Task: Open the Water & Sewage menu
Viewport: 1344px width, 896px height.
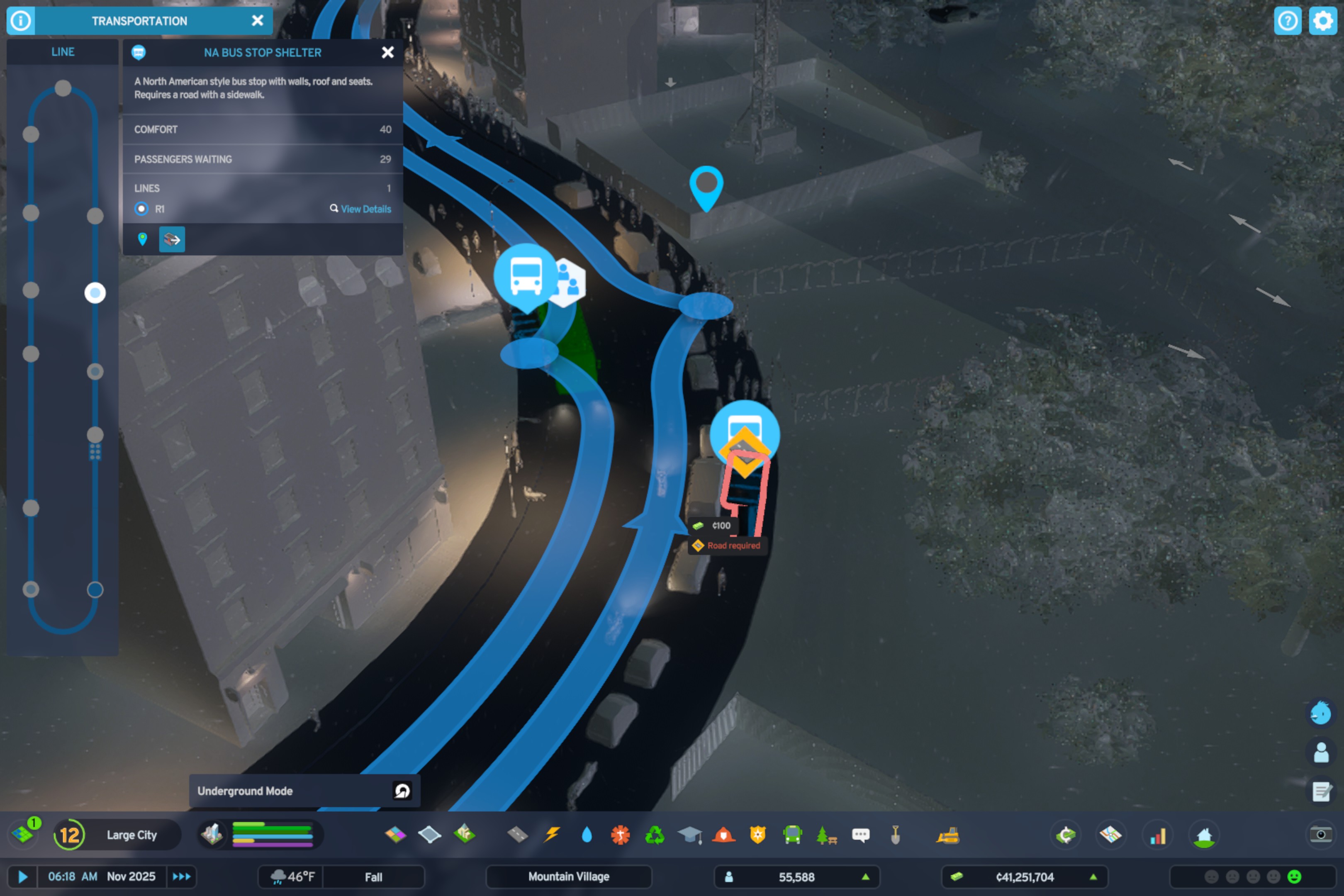Action: (586, 835)
